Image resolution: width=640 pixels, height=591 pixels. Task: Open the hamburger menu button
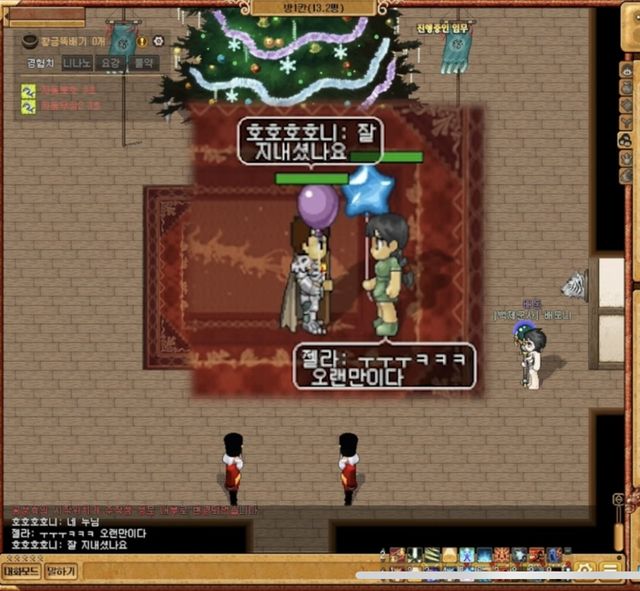pos(610,570)
